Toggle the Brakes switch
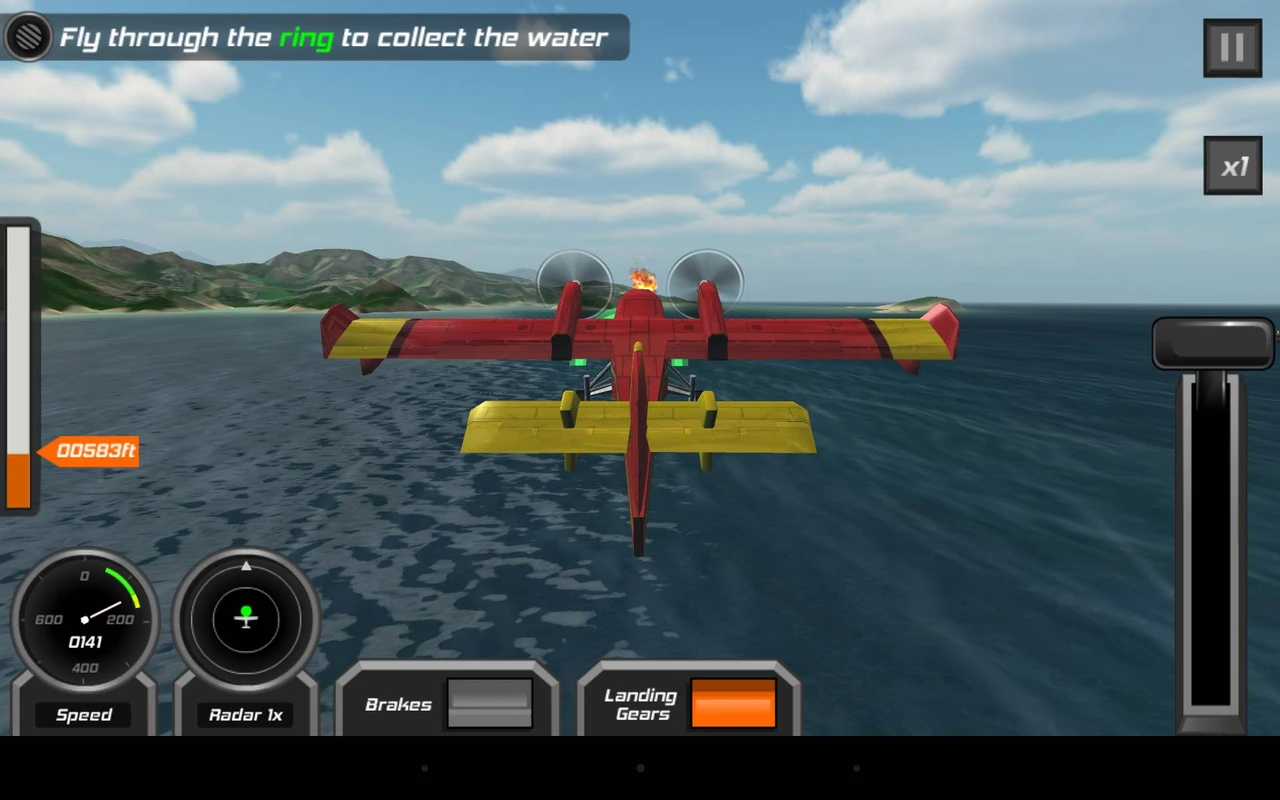This screenshot has width=1280, height=800. tap(489, 704)
